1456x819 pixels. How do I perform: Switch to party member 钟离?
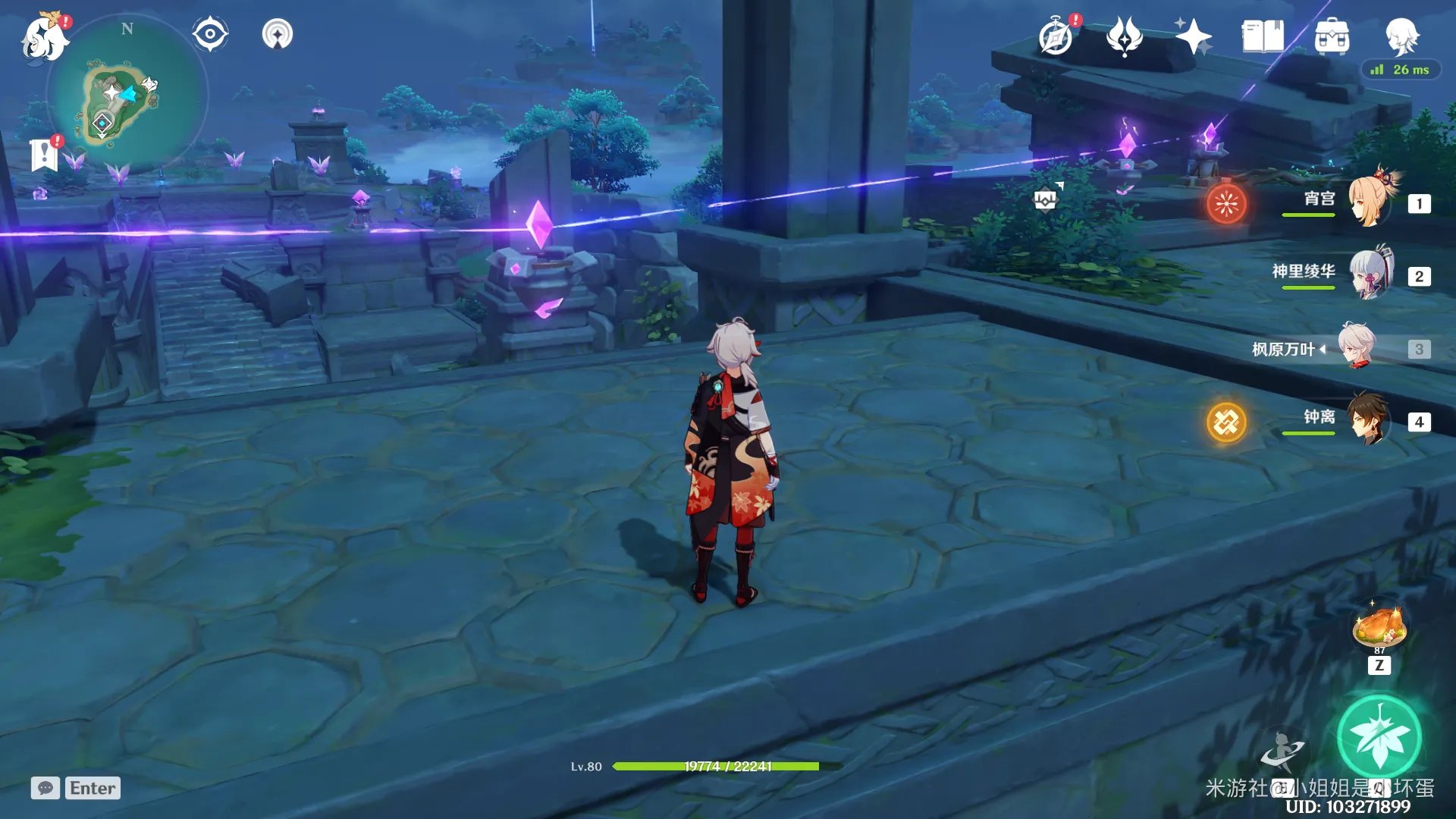[x=1370, y=420]
